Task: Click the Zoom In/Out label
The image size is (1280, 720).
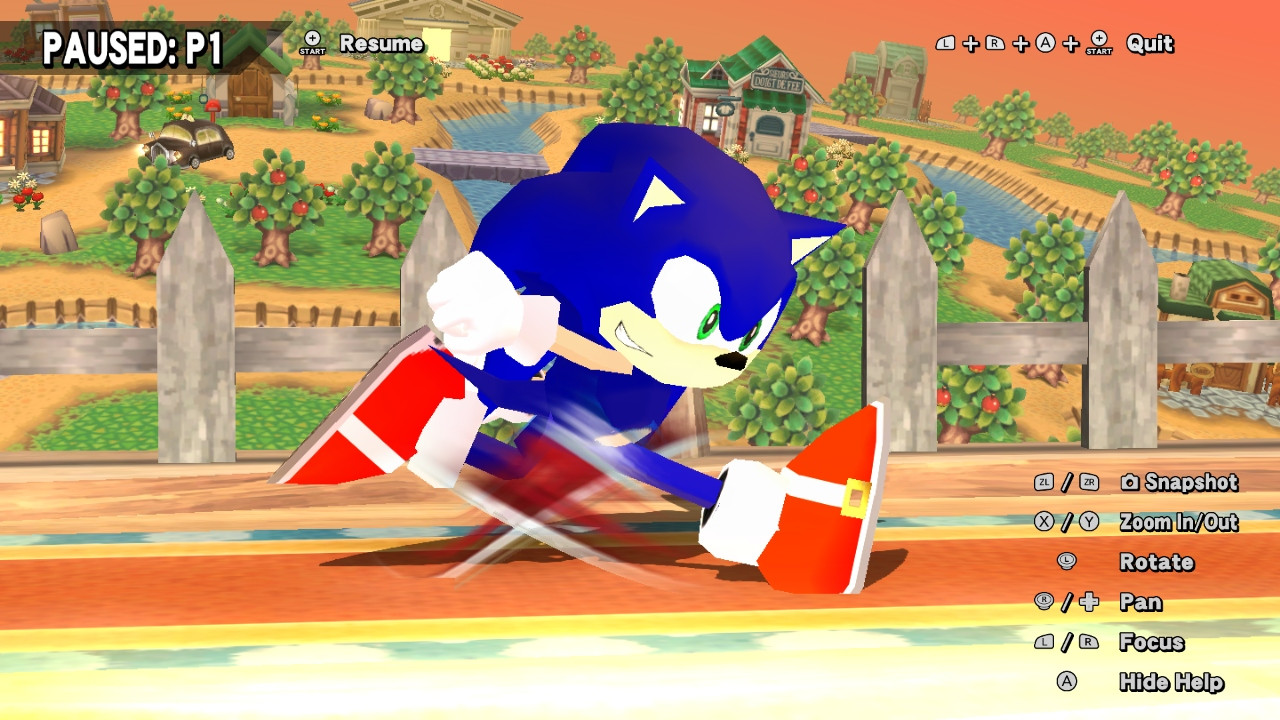Action: (1178, 521)
